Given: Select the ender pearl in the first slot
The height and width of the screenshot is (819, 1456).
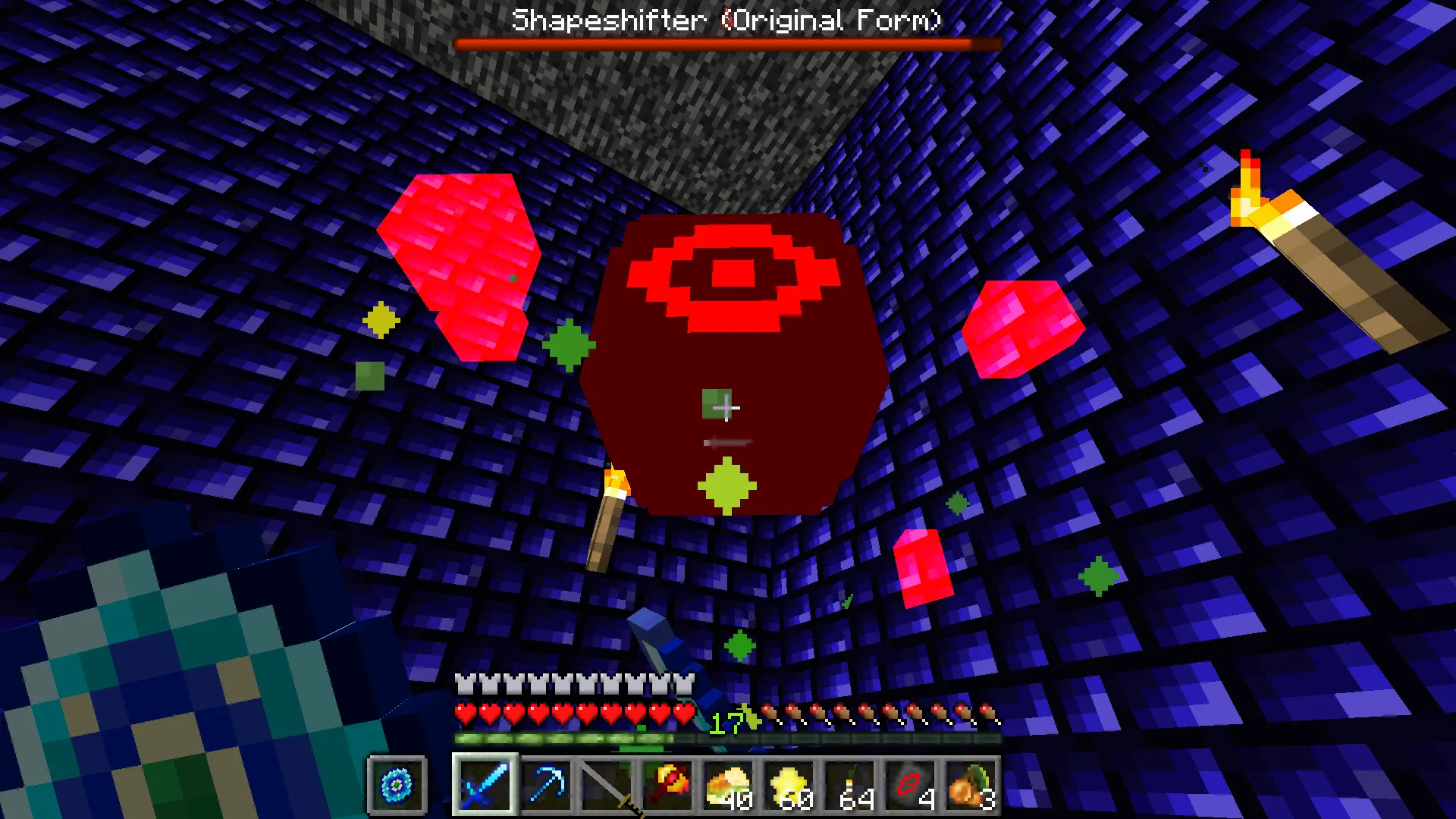Looking at the screenshot, I should [x=395, y=785].
